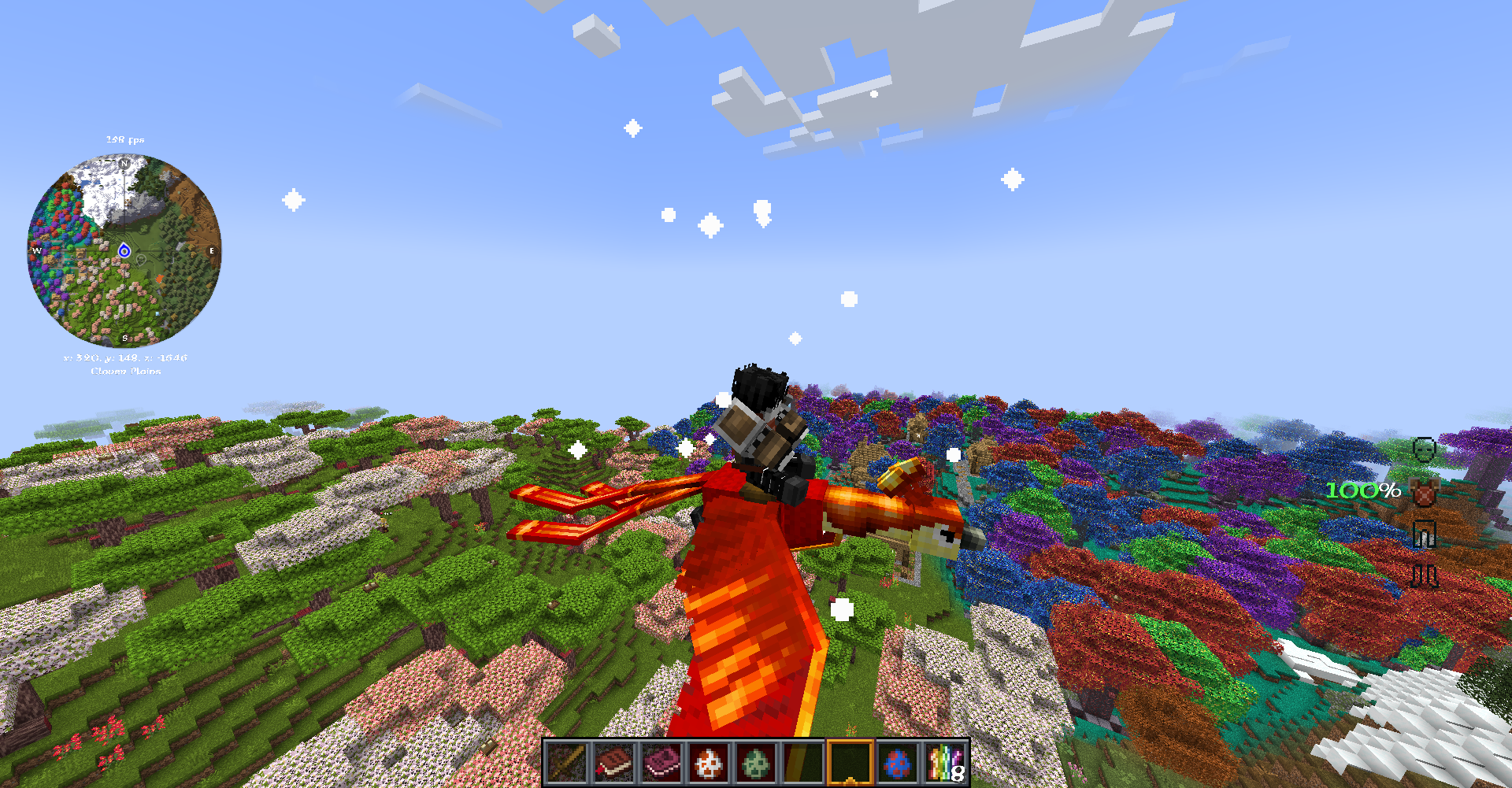The height and width of the screenshot is (788, 1512).
Task: Select the blue and red spawn egg
Action: [897, 763]
